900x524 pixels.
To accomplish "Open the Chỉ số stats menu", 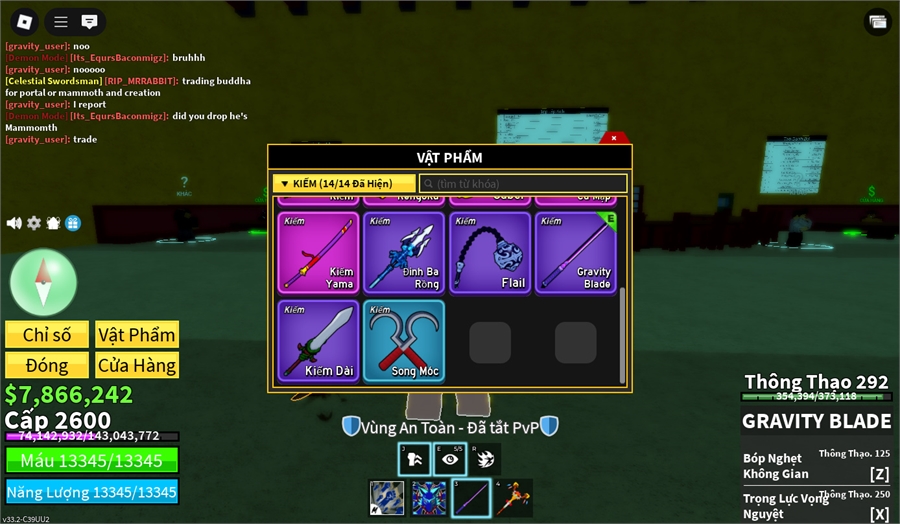I will pyautogui.click(x=46, y=335).
